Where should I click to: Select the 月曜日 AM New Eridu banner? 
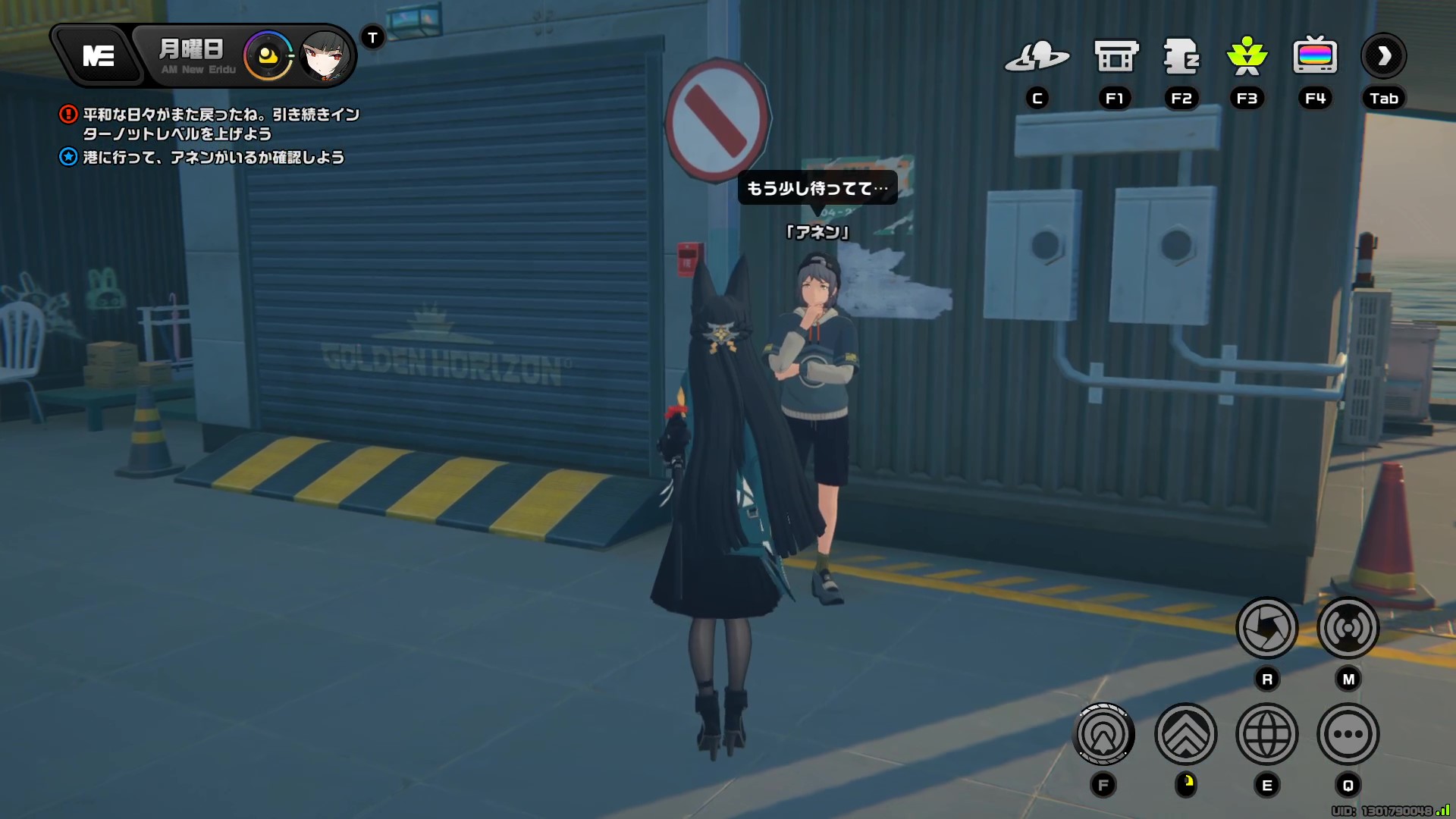[x=192, y=55]
